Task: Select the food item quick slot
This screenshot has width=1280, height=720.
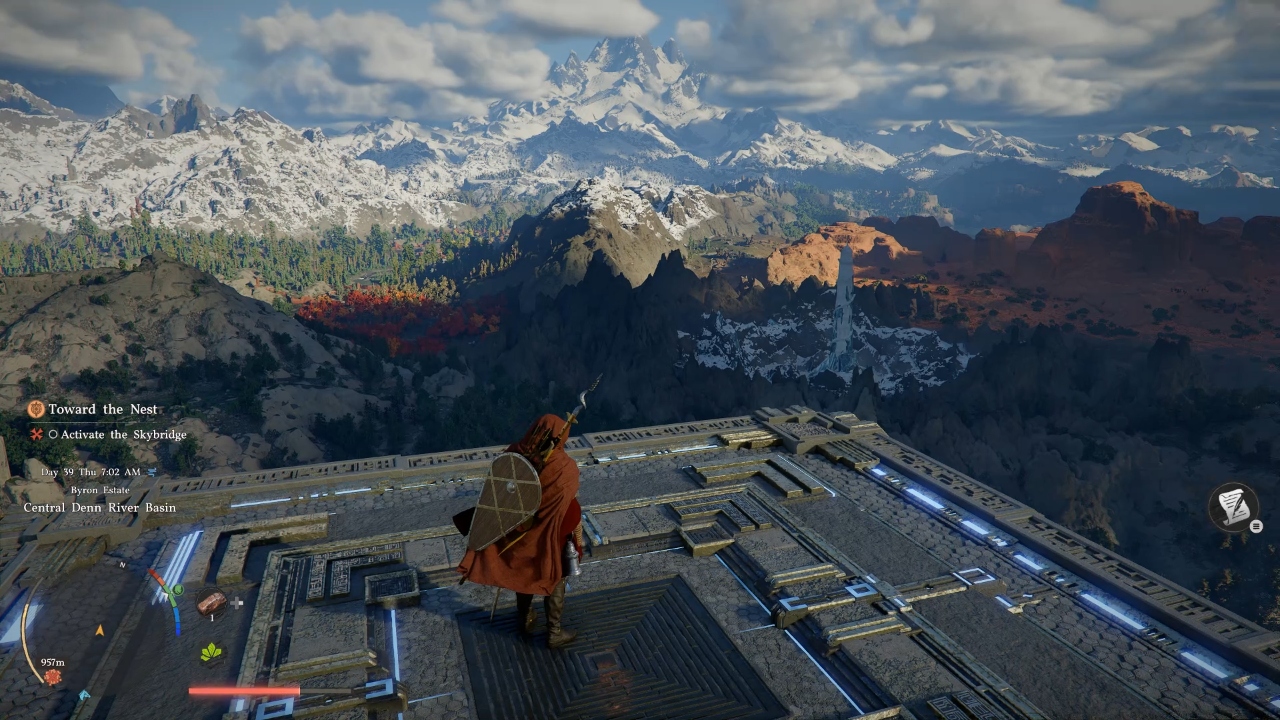Action: click(211, 602)
